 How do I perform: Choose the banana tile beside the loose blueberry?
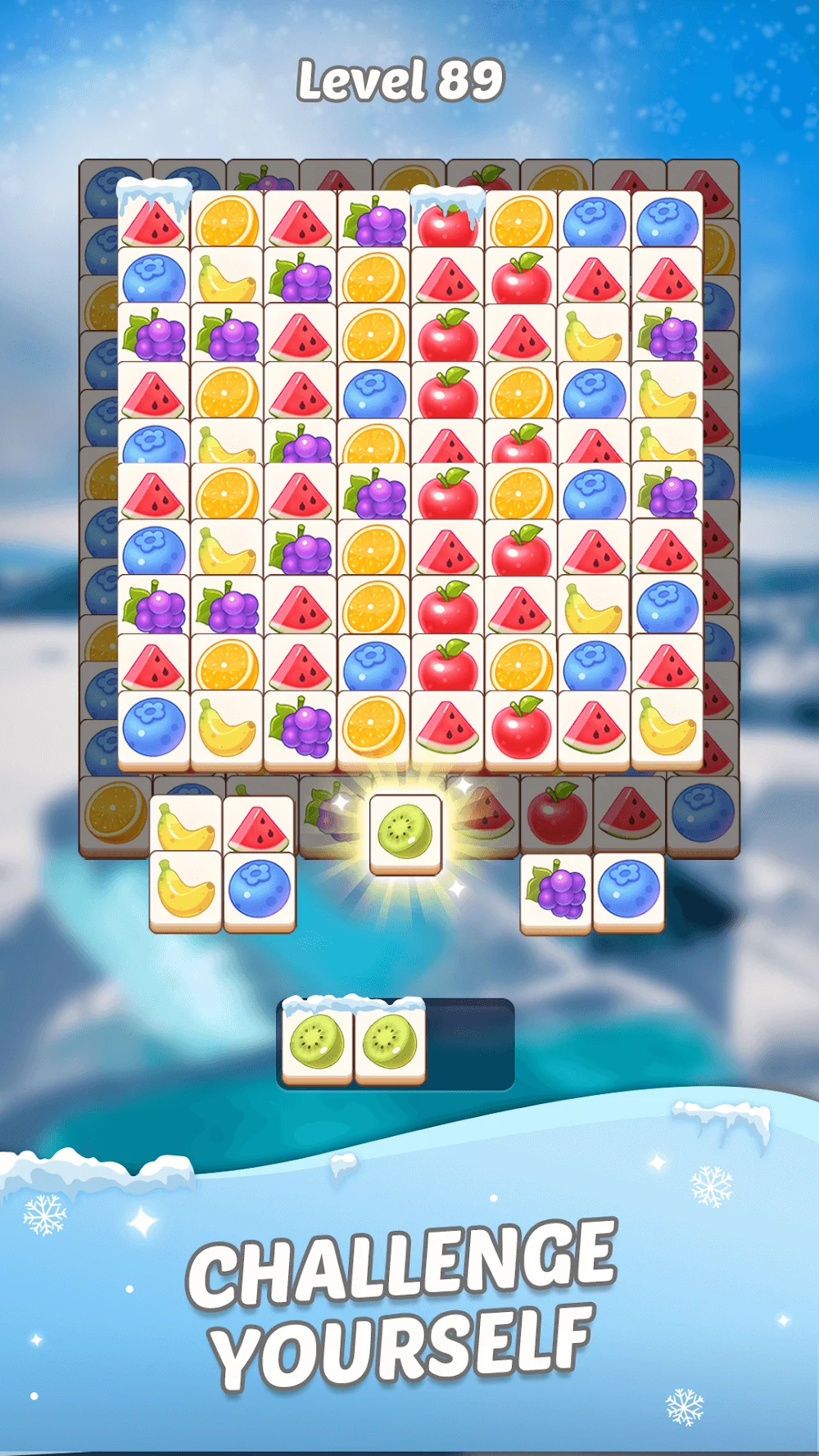pos(185,889)
